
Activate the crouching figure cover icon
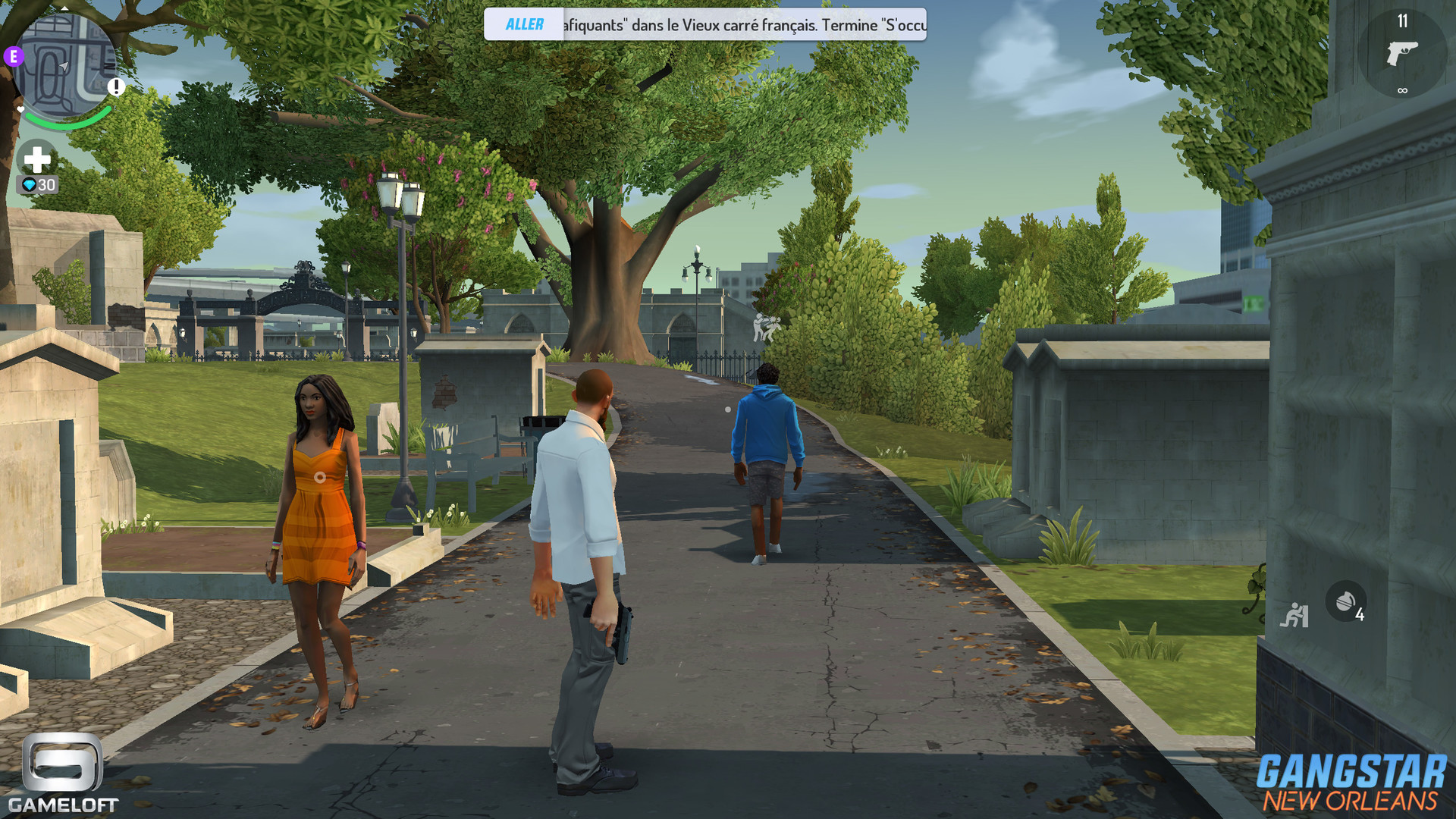pyautogui.click(x=1294, y=615)
